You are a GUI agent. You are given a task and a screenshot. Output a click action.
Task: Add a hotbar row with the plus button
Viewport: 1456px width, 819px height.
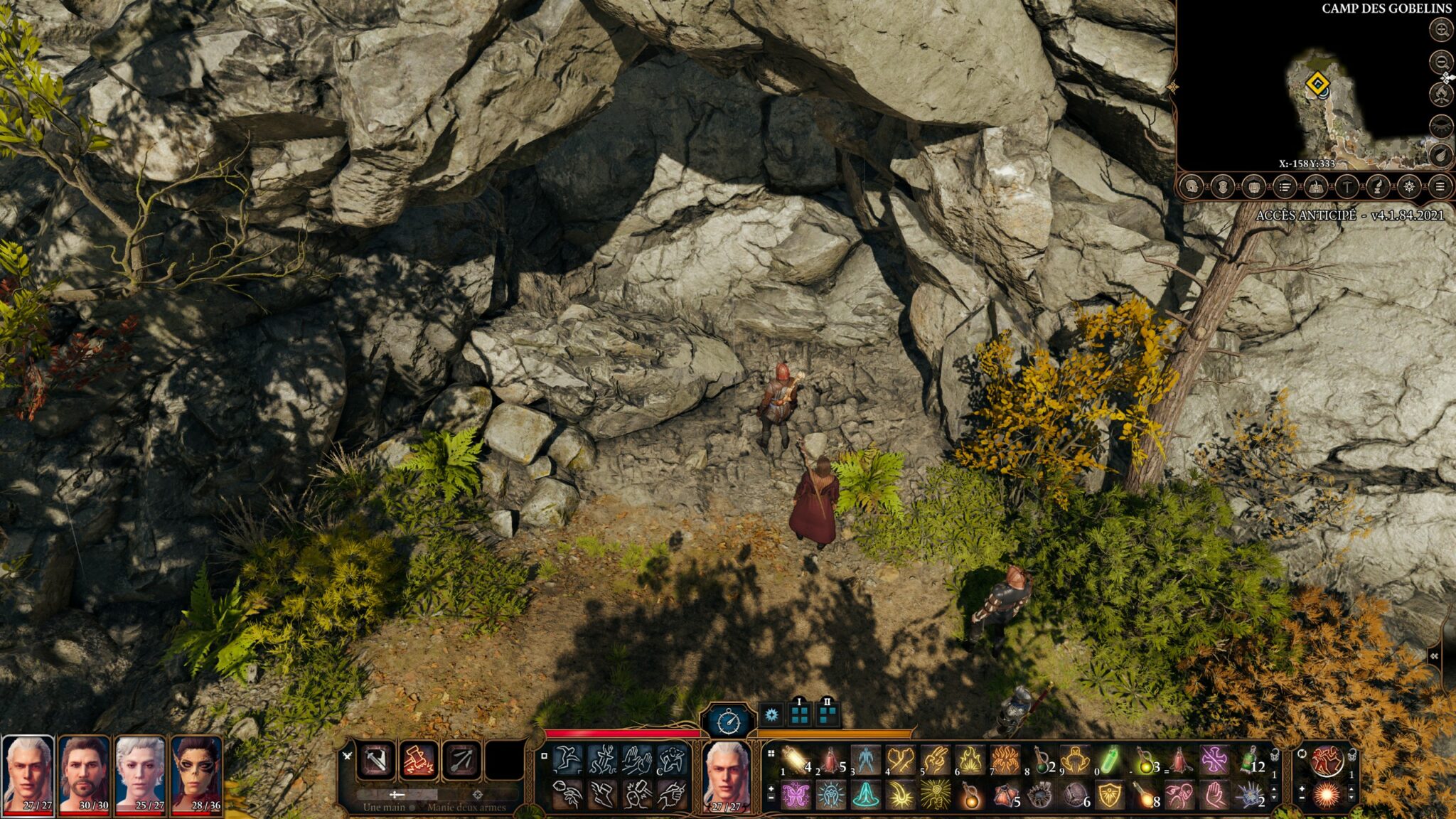(773, 788)
